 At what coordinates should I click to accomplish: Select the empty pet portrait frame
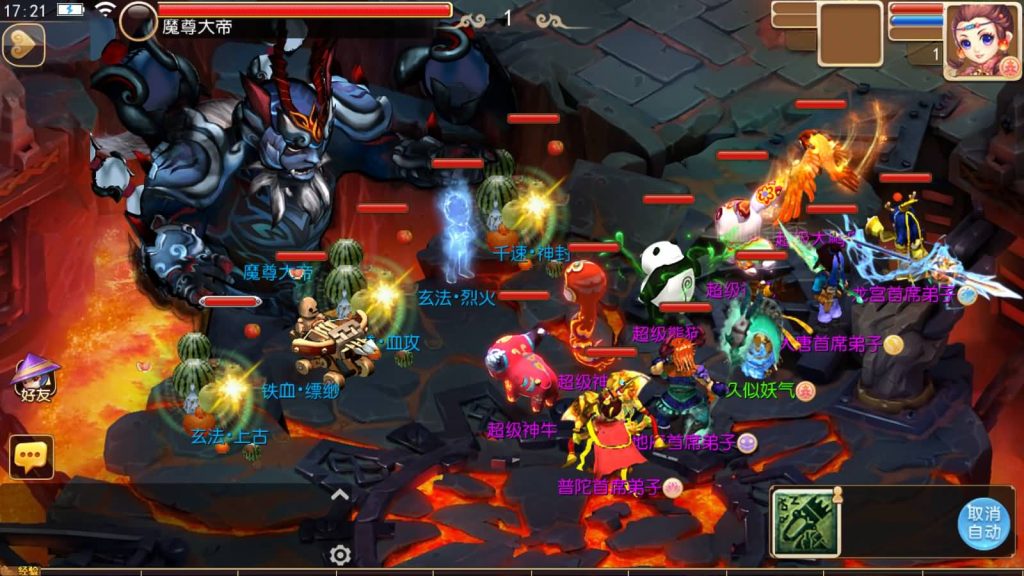coord(850,33)
